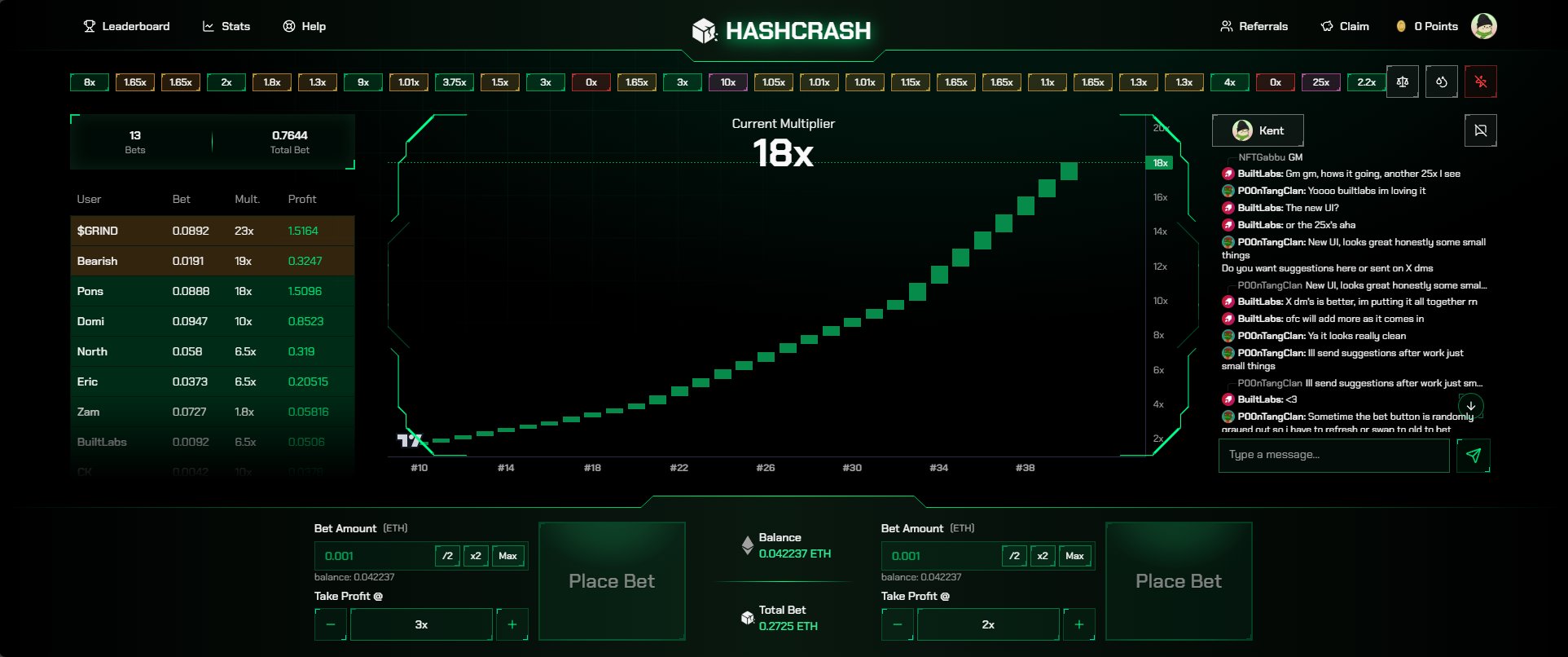1568x657 pixels.
Task: Hide the chat with the crossed-chat icon
Action: [1481, 130]
